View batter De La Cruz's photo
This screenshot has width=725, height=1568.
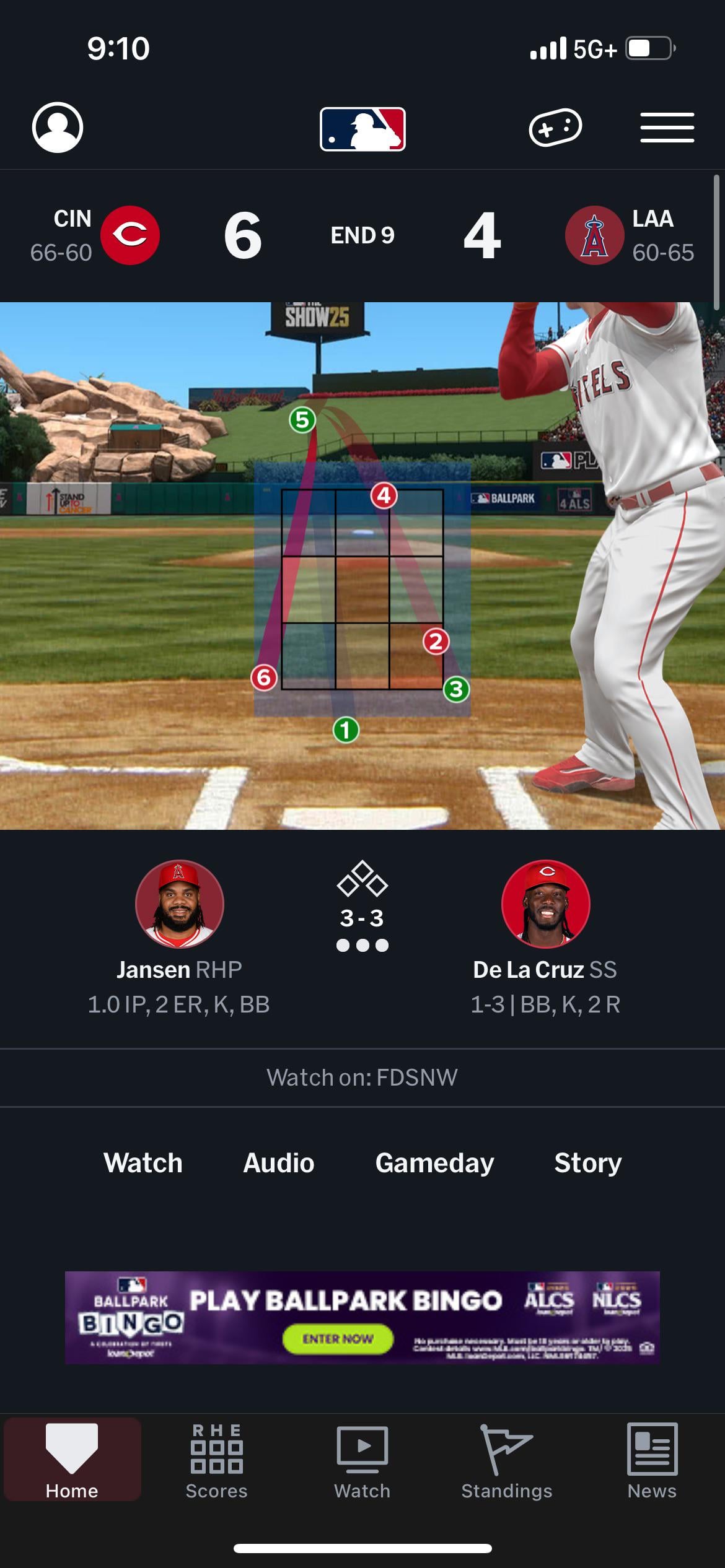(x=545, y=904)
